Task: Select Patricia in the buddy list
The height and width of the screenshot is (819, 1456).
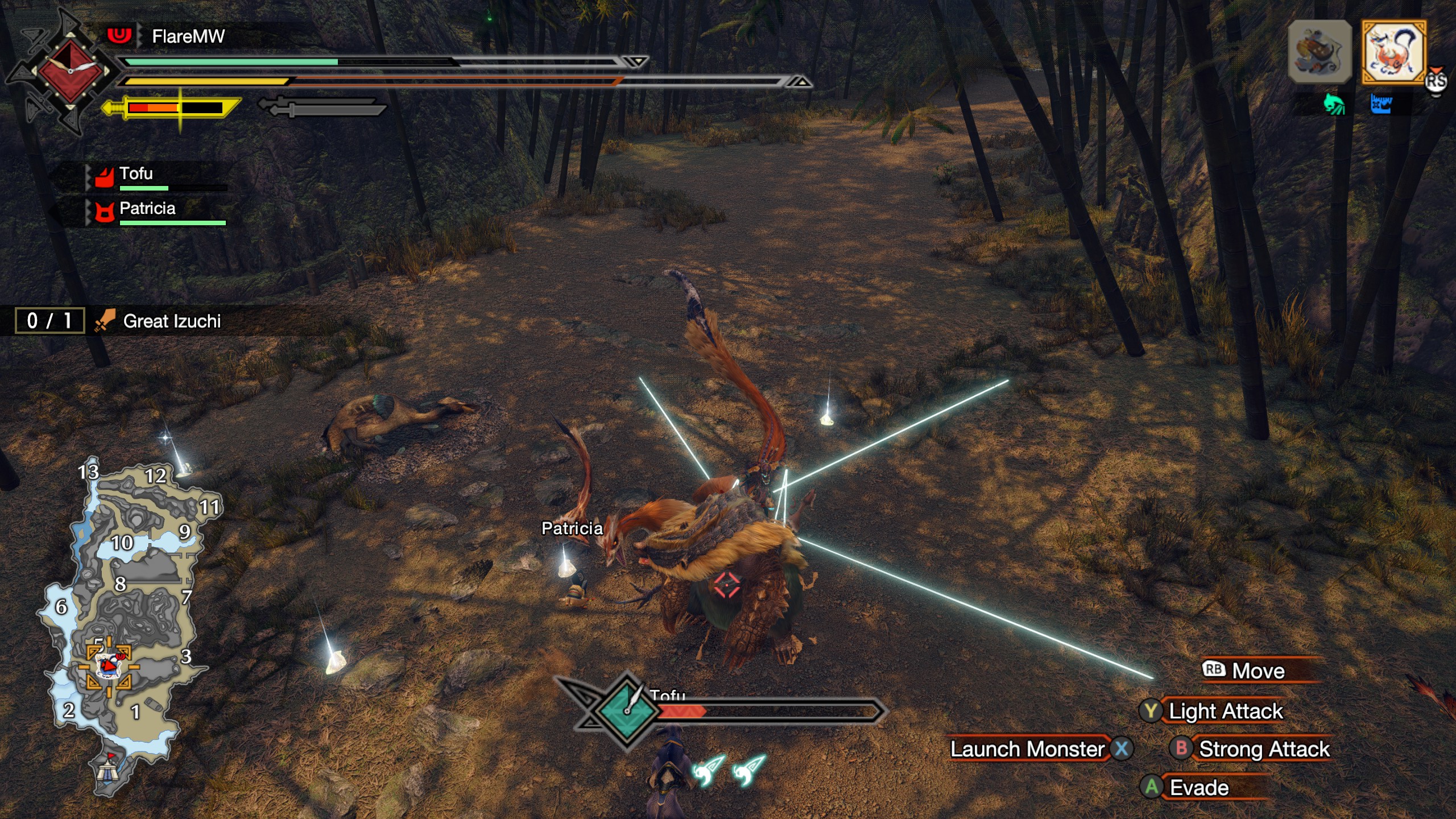Action: [147, 209]
